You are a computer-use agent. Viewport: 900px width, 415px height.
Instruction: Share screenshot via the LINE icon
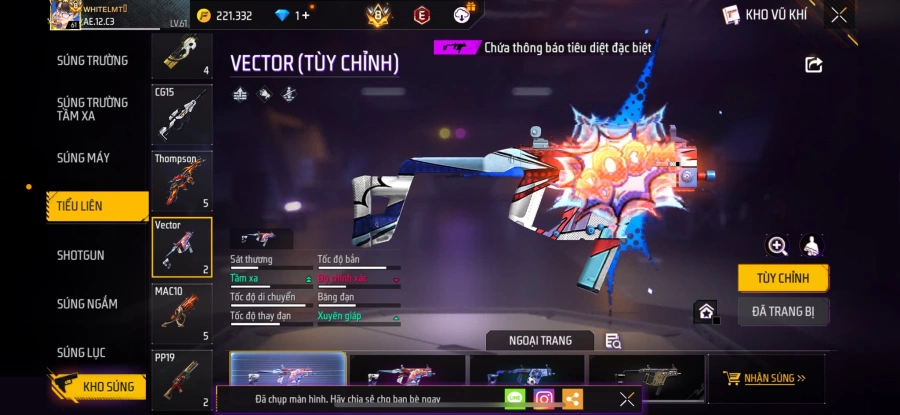tap(515, 399)
